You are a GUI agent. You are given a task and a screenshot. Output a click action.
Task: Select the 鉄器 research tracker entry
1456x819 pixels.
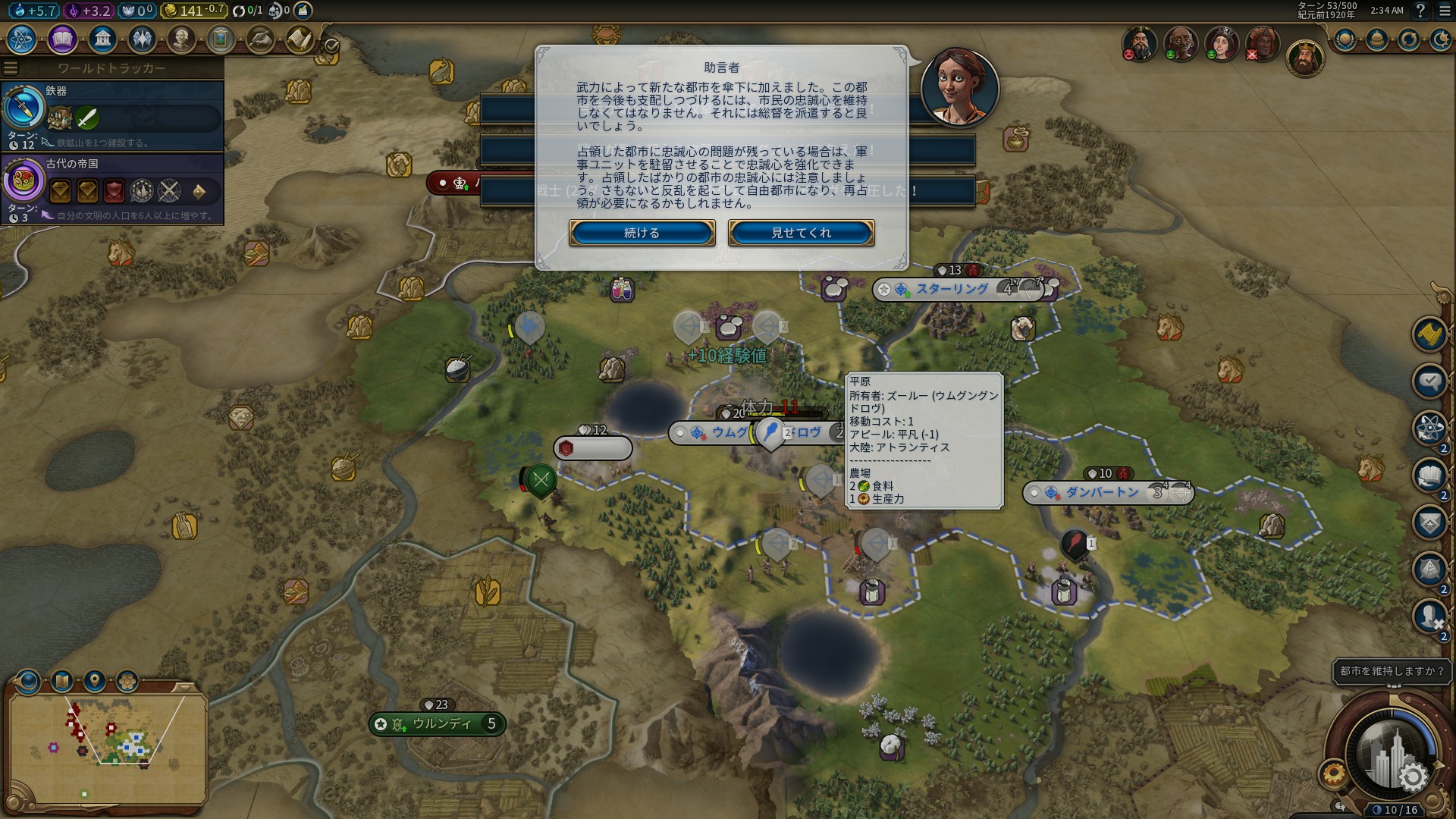coord(112,115)
